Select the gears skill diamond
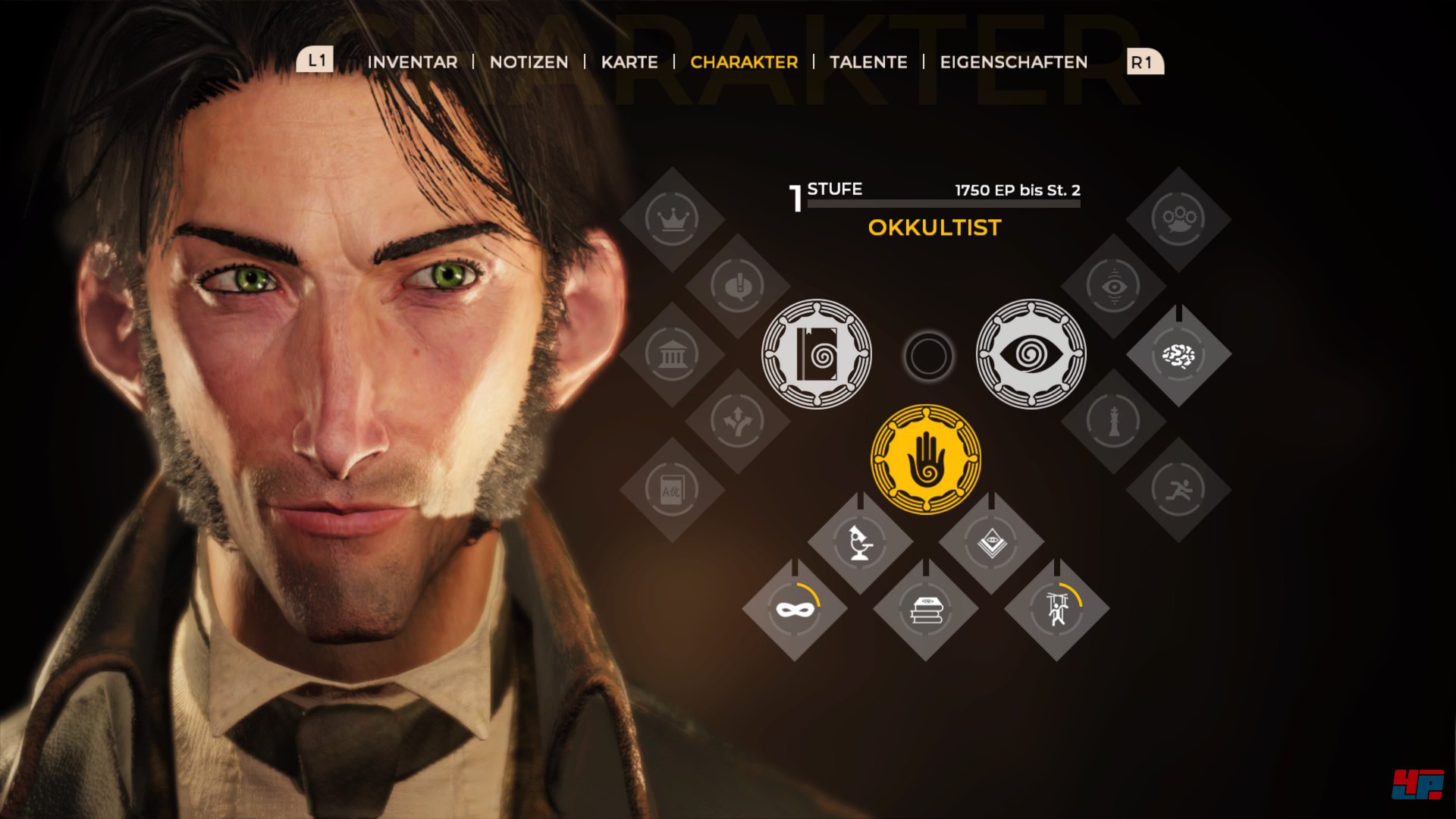 (1178, 219)
